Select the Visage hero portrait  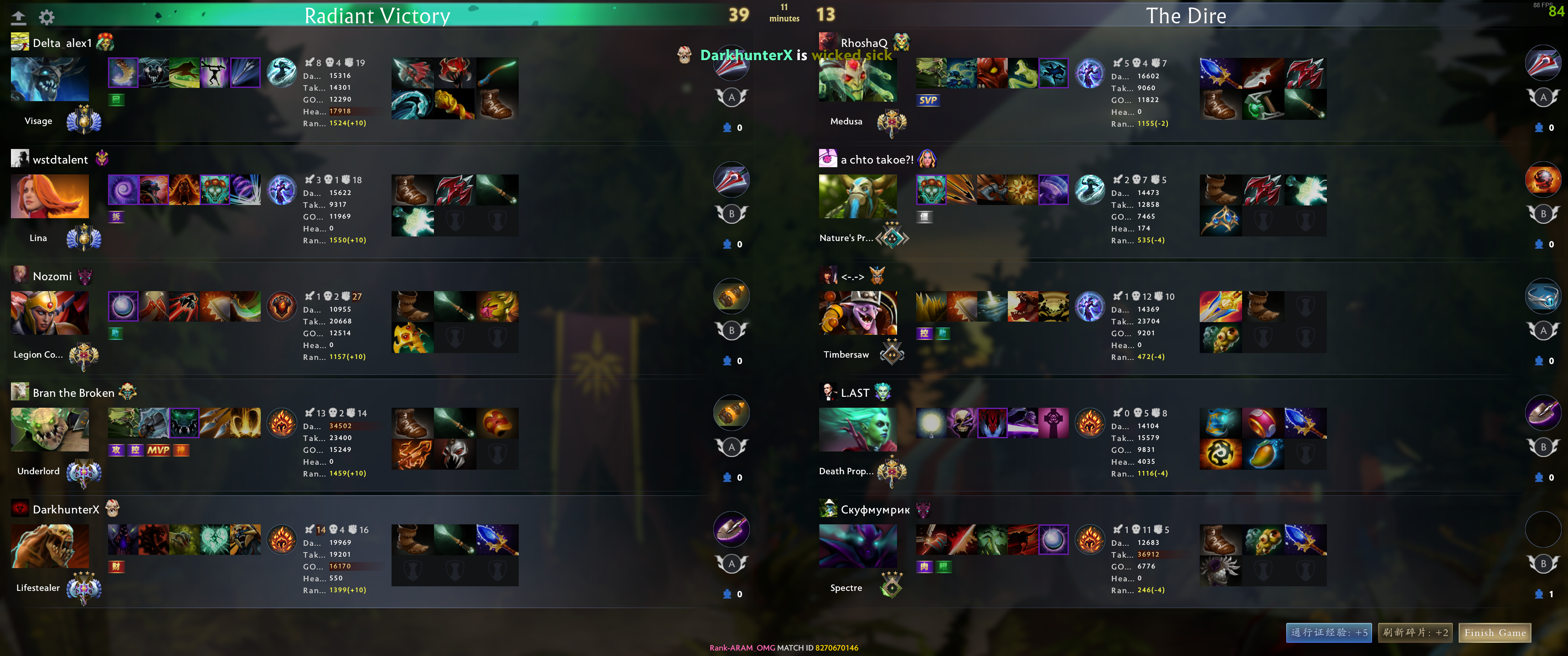(x=50, y=79)
